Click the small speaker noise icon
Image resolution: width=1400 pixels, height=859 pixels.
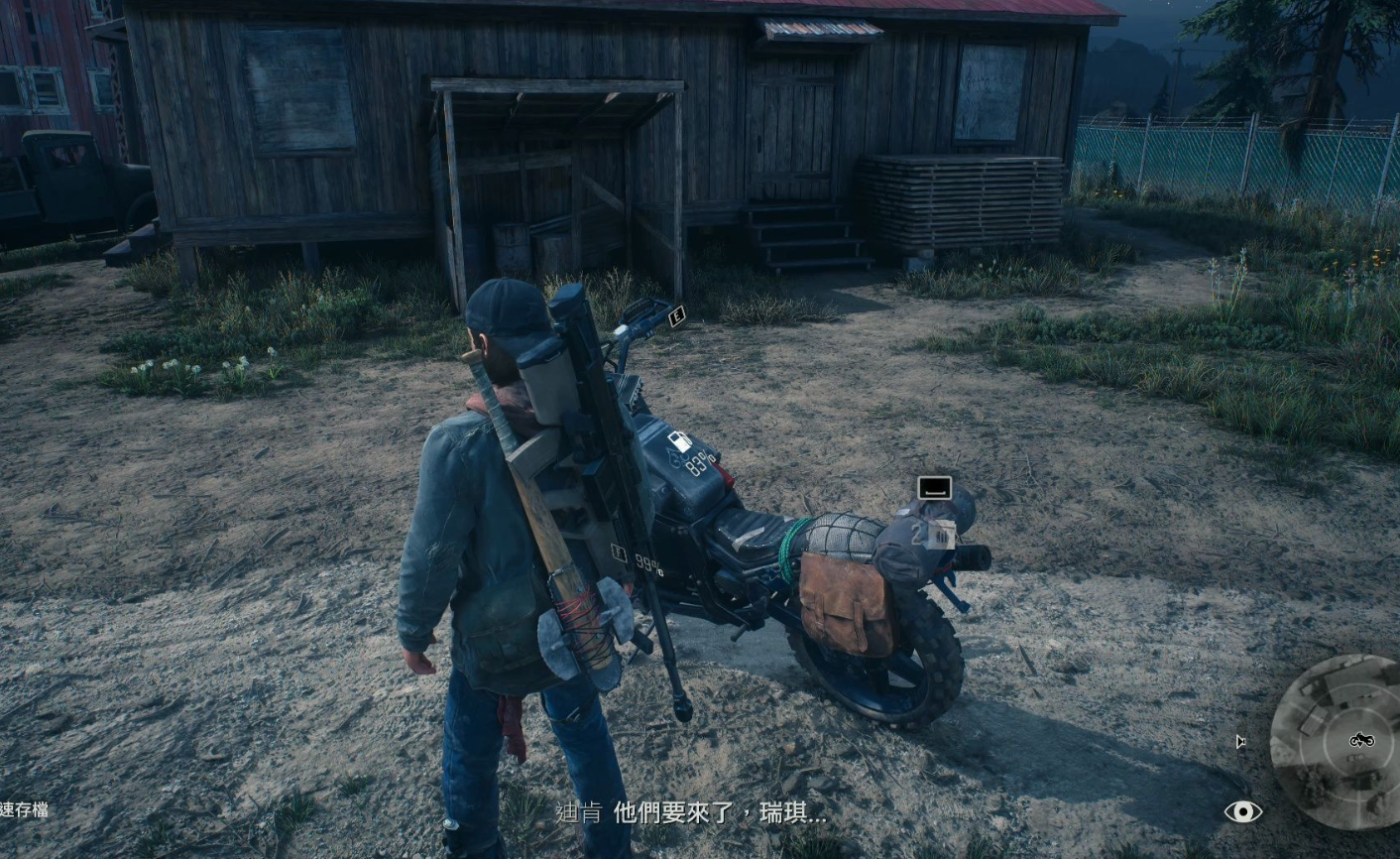(x=1239, y=741)
